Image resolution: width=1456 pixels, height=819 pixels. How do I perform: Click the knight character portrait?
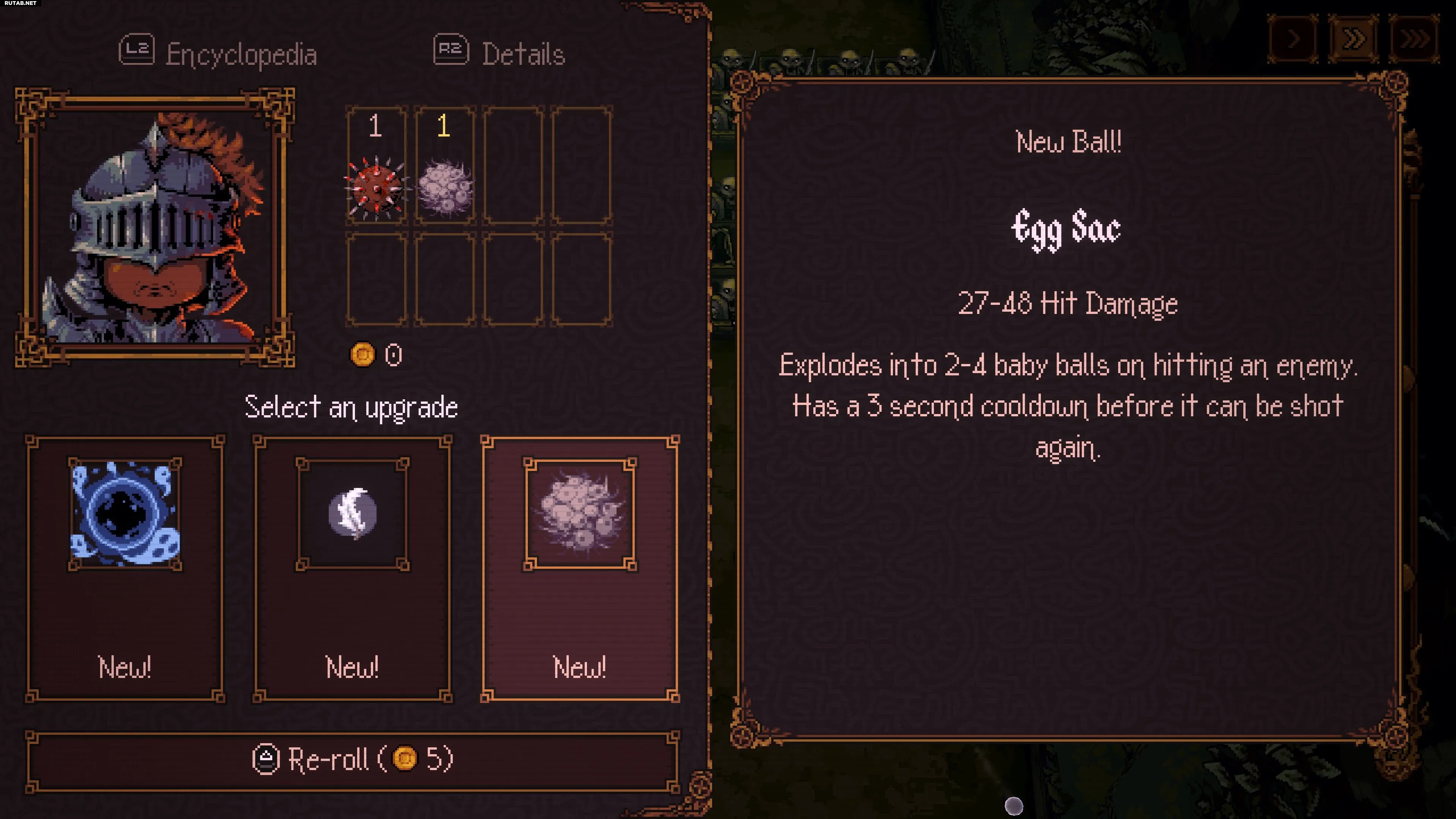point(155,227)
